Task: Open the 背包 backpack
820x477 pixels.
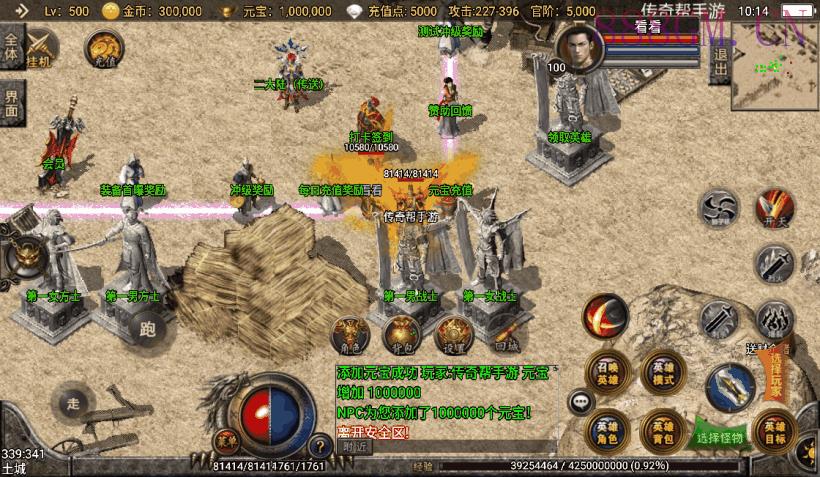Action: [x=400, y=335]
